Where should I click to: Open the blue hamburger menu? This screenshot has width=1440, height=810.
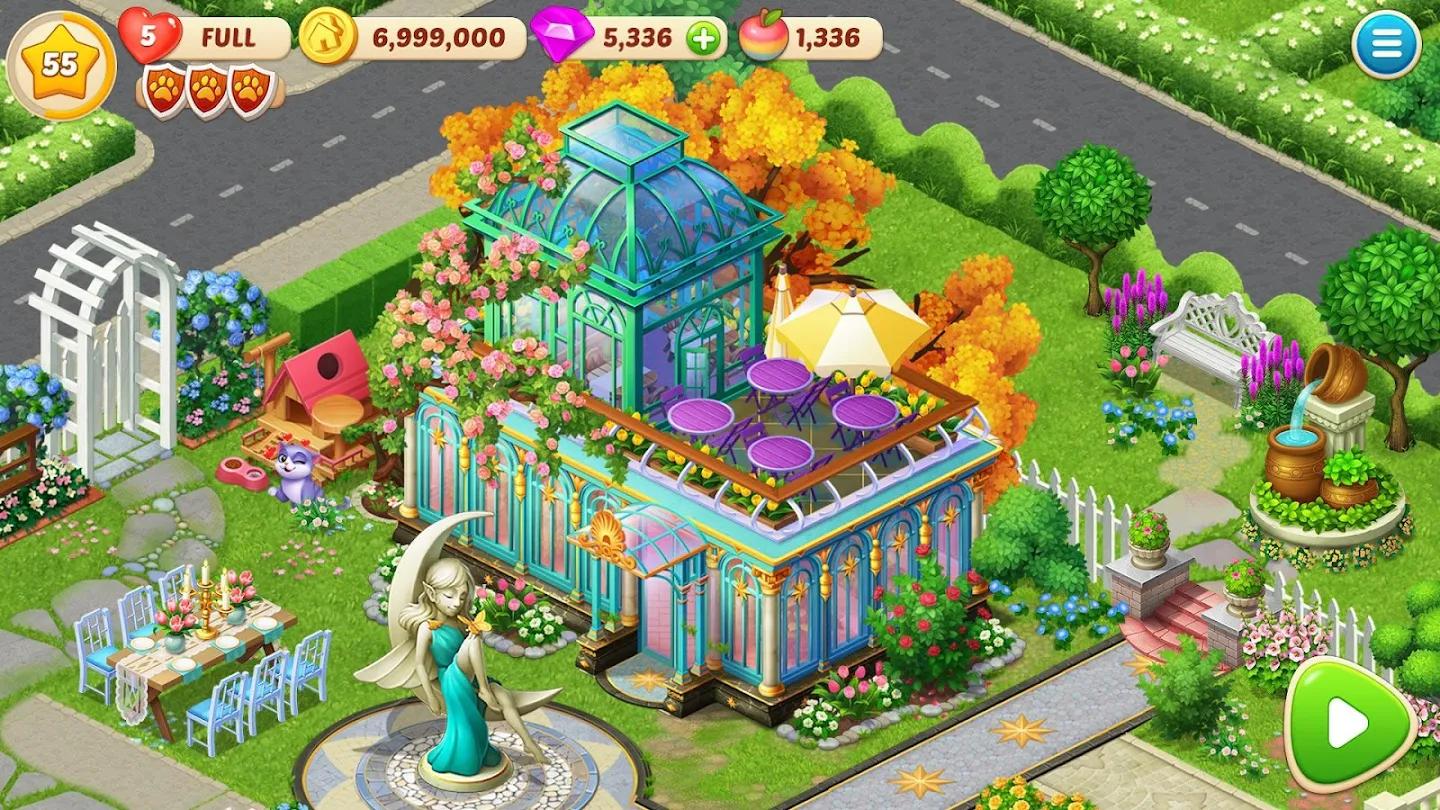[1386, 45]
